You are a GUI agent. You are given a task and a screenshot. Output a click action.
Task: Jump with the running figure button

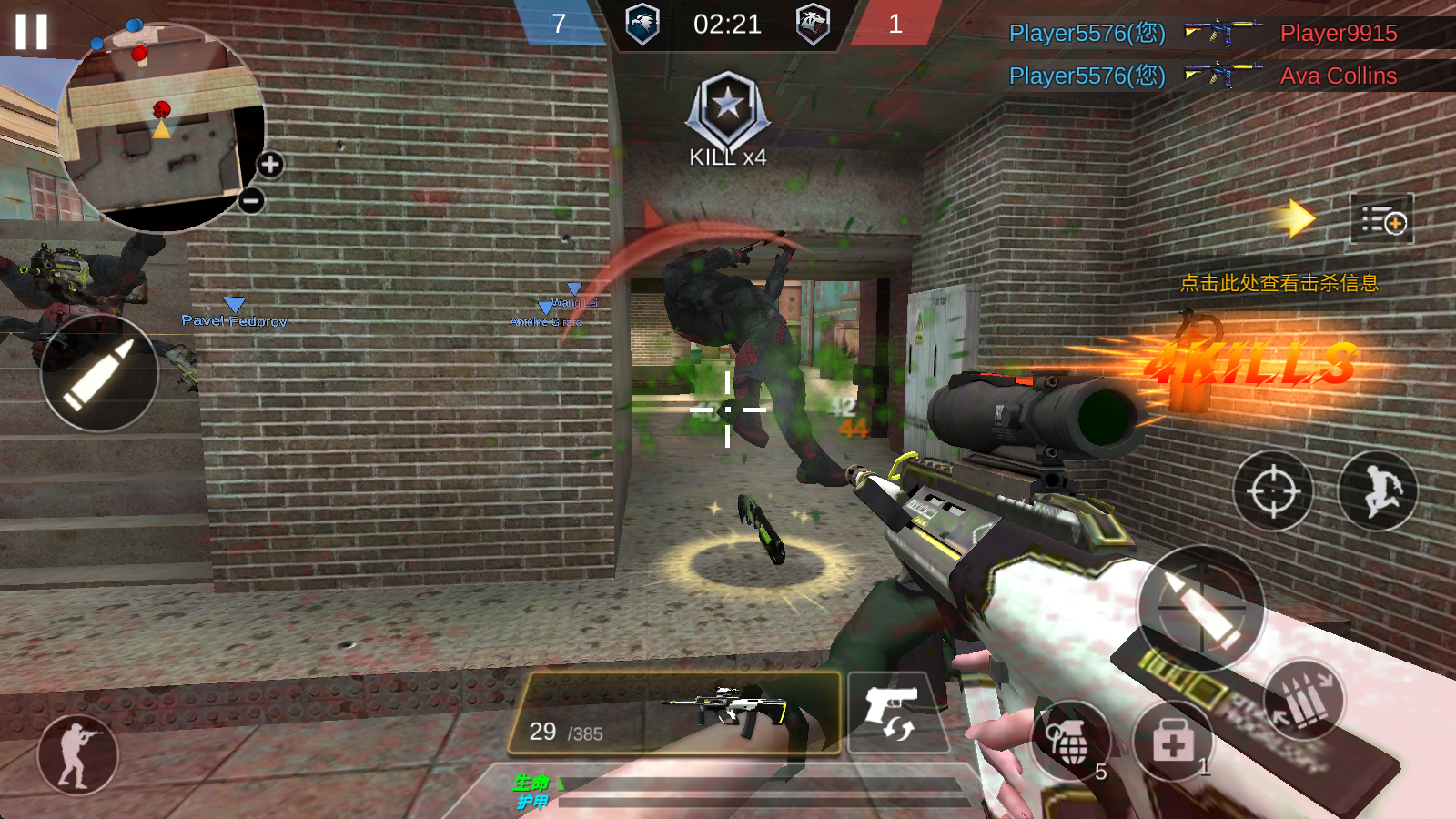click(1378, 491)
